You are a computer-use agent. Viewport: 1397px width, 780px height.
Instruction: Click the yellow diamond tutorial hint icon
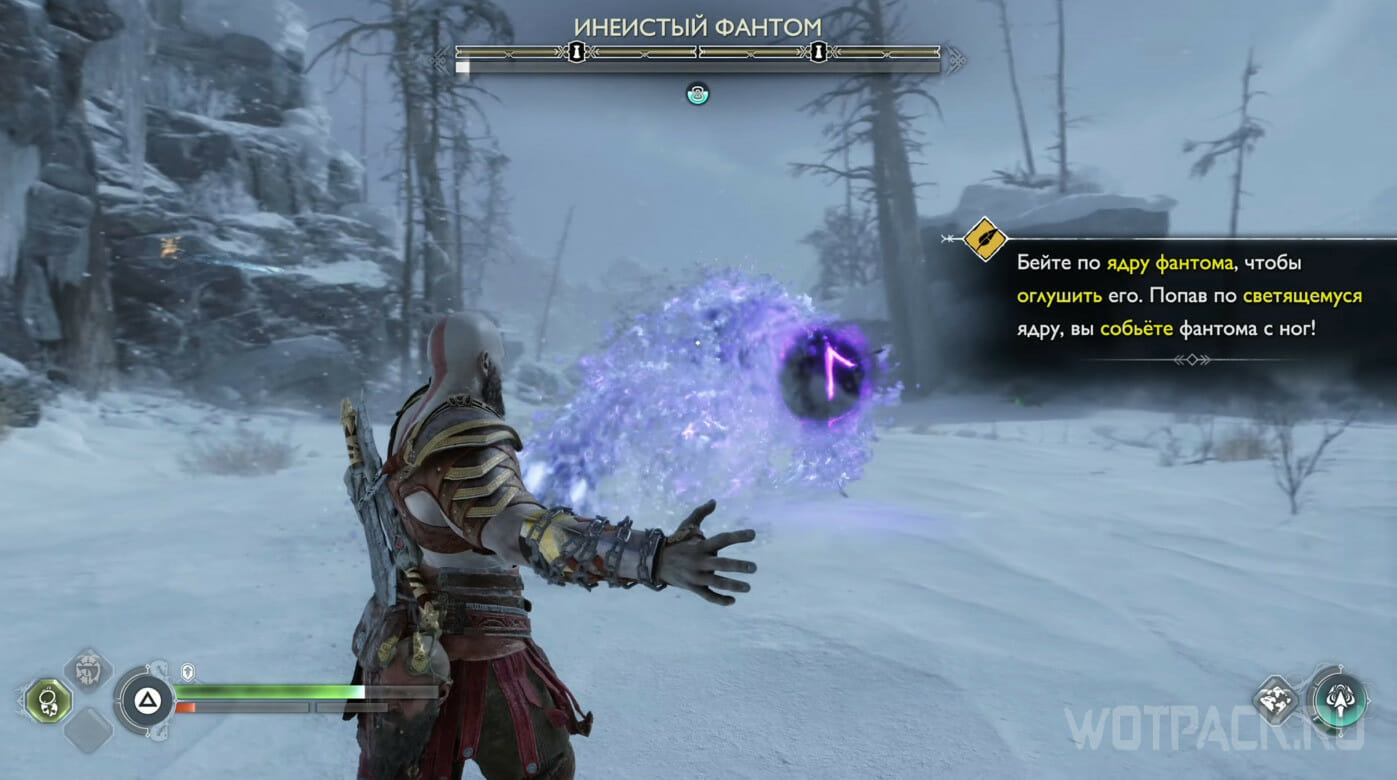tap(984, 239)
